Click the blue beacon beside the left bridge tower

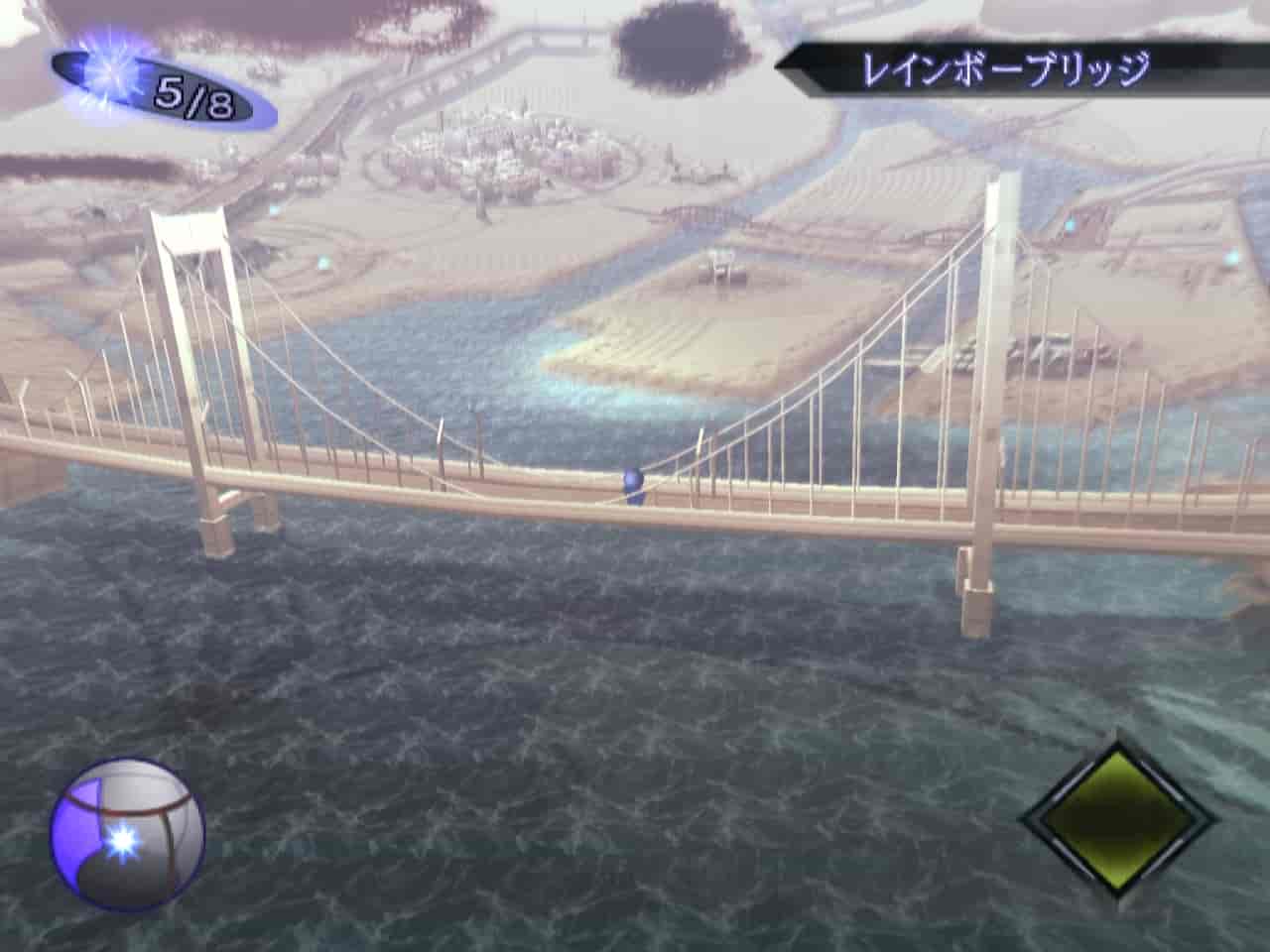pyautogui.click(x=273, y=211)
